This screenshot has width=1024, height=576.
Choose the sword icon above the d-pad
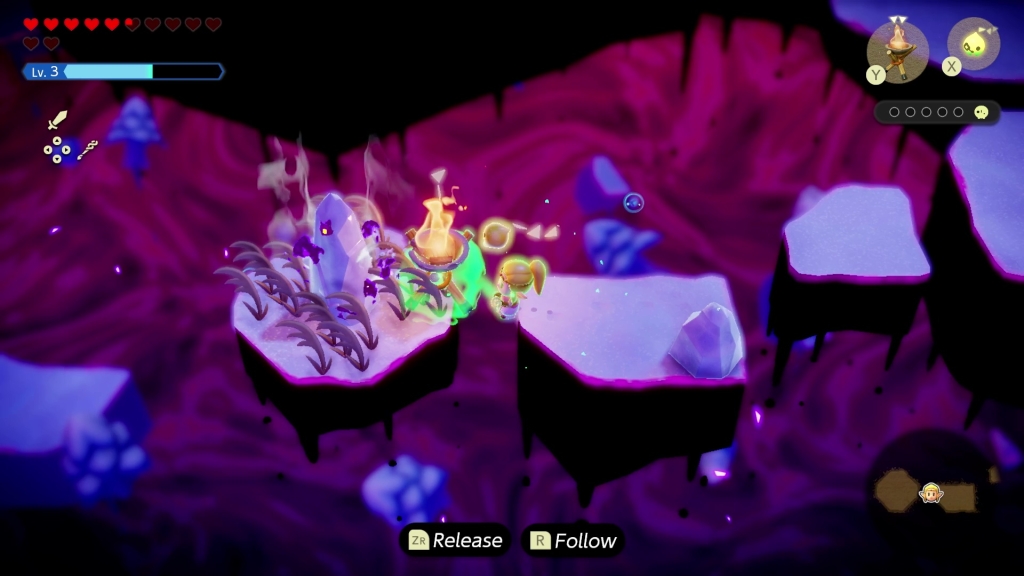tap(58, 122)
